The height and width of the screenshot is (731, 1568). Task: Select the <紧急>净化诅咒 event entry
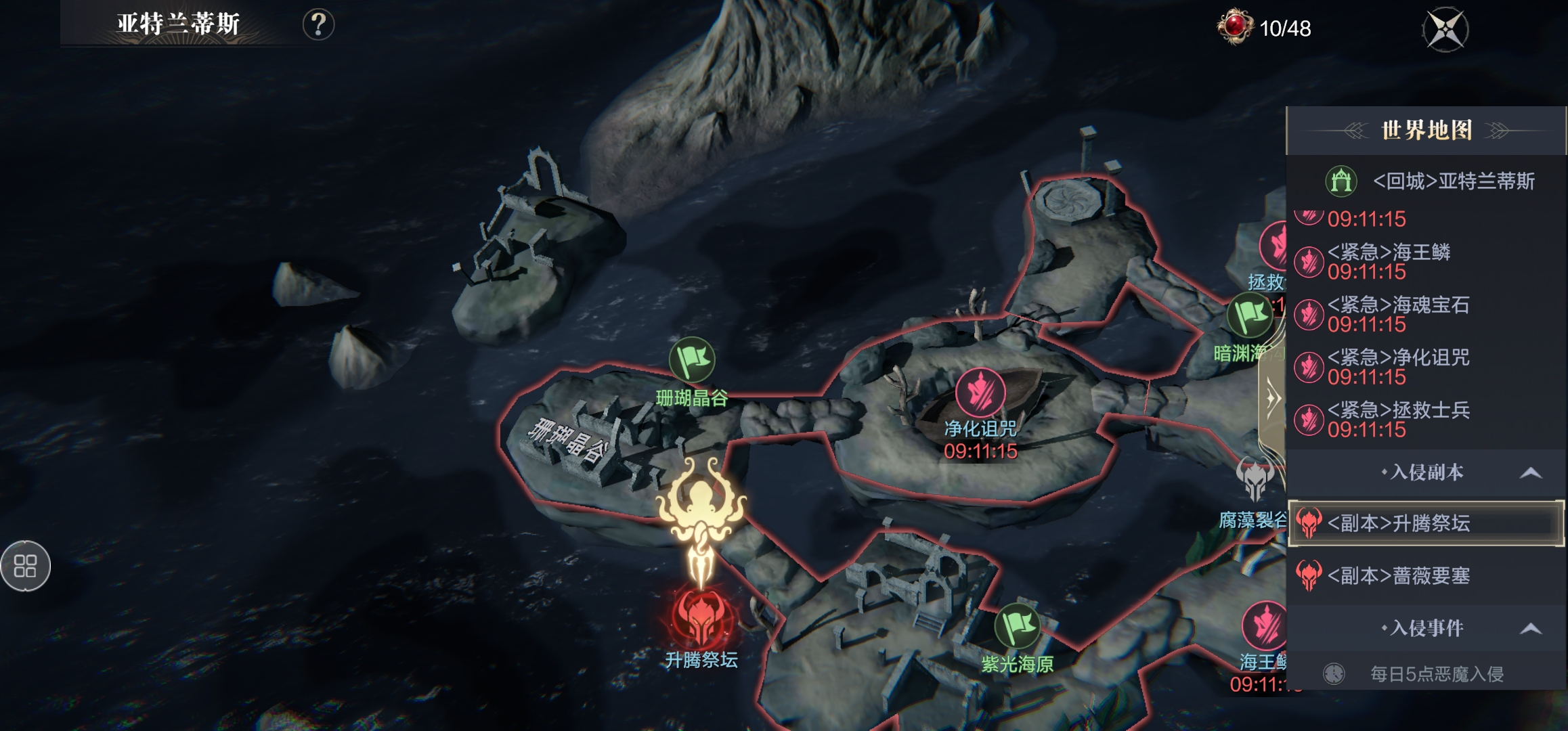1397,367
